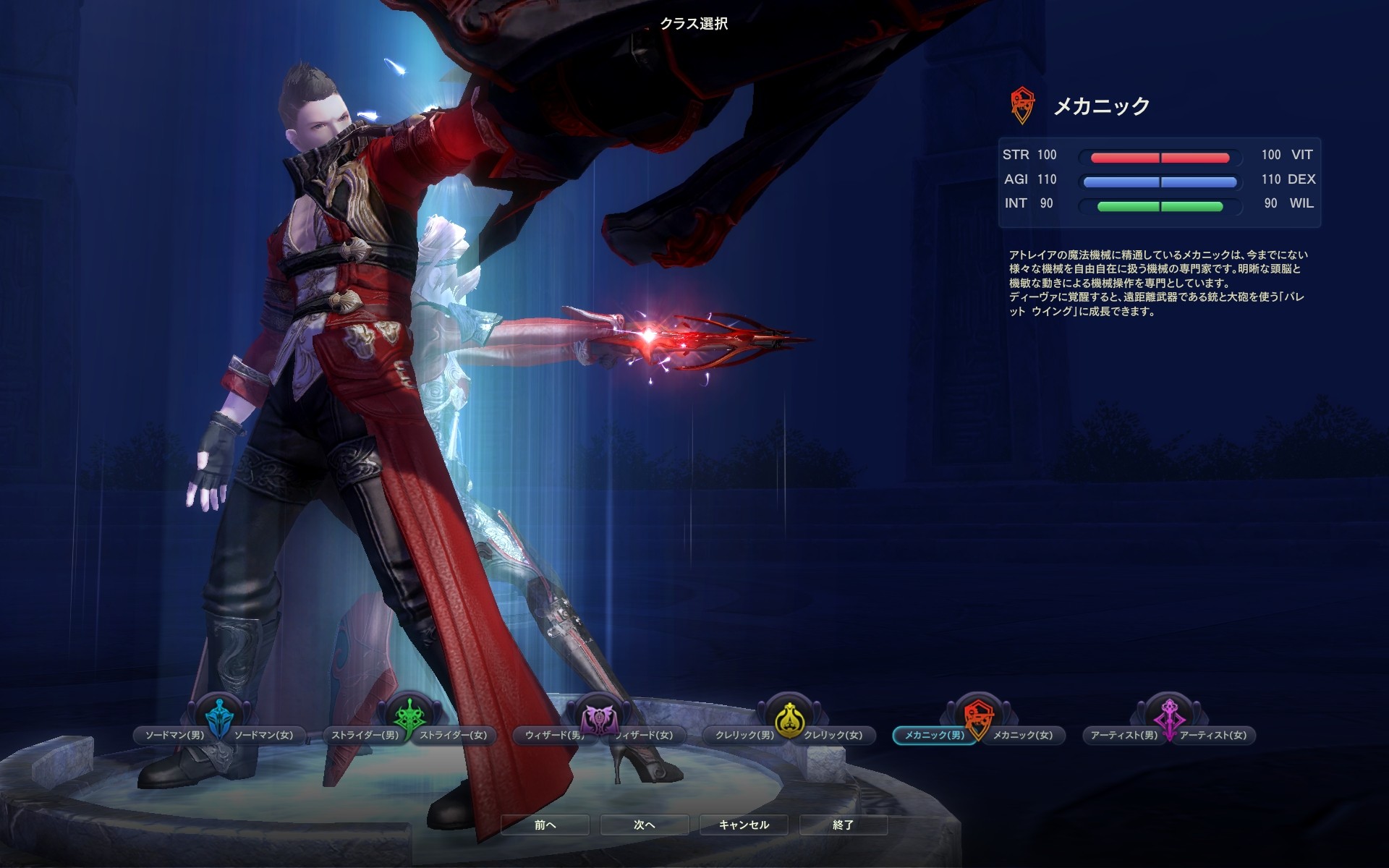Switch to メカニック(女) class

(x=1024, y=735)
